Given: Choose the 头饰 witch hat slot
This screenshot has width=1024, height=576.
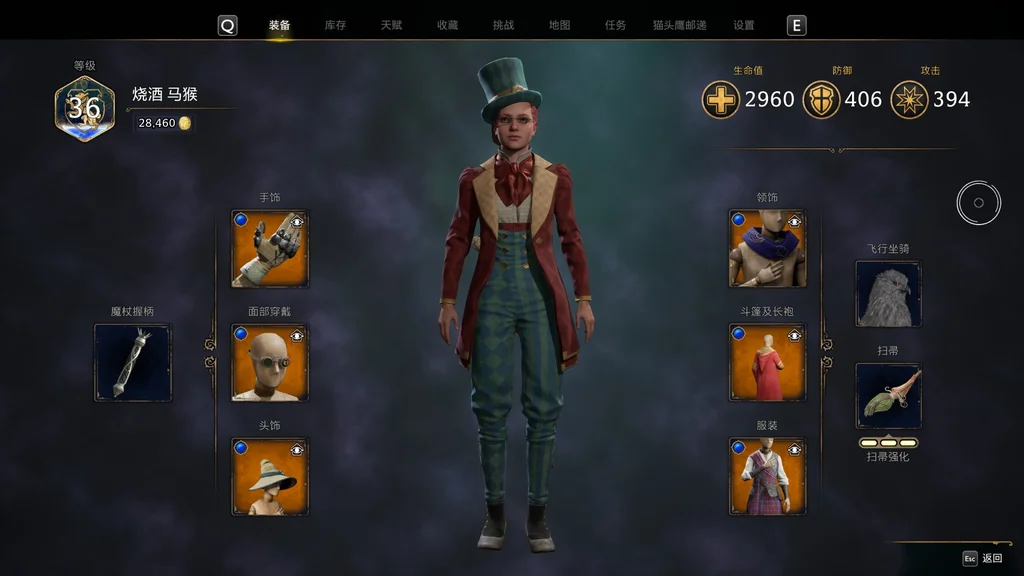Looking at the screenshot, I should point(270,476).
